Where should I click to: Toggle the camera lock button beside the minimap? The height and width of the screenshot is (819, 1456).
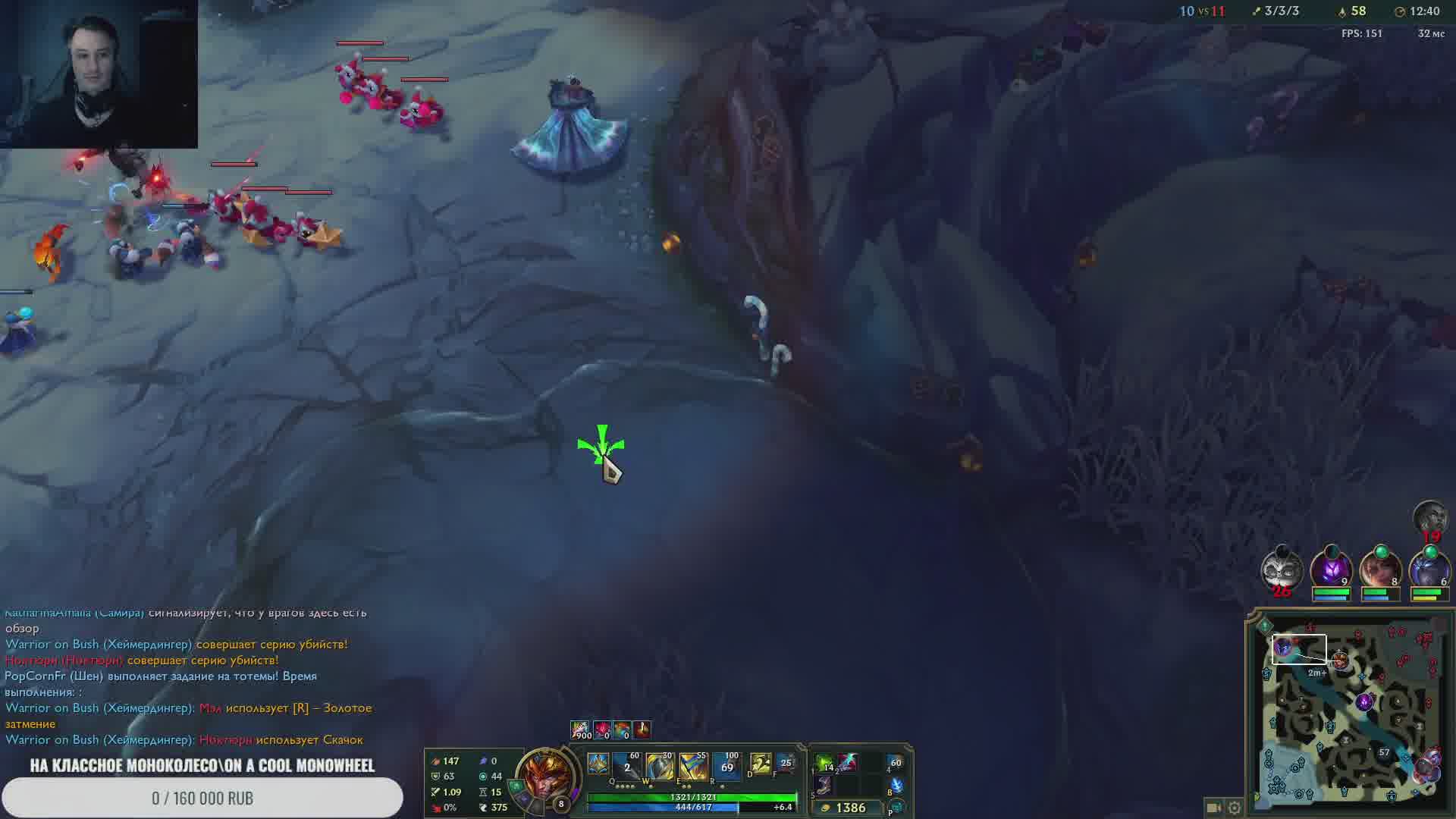click(1213, 808)
